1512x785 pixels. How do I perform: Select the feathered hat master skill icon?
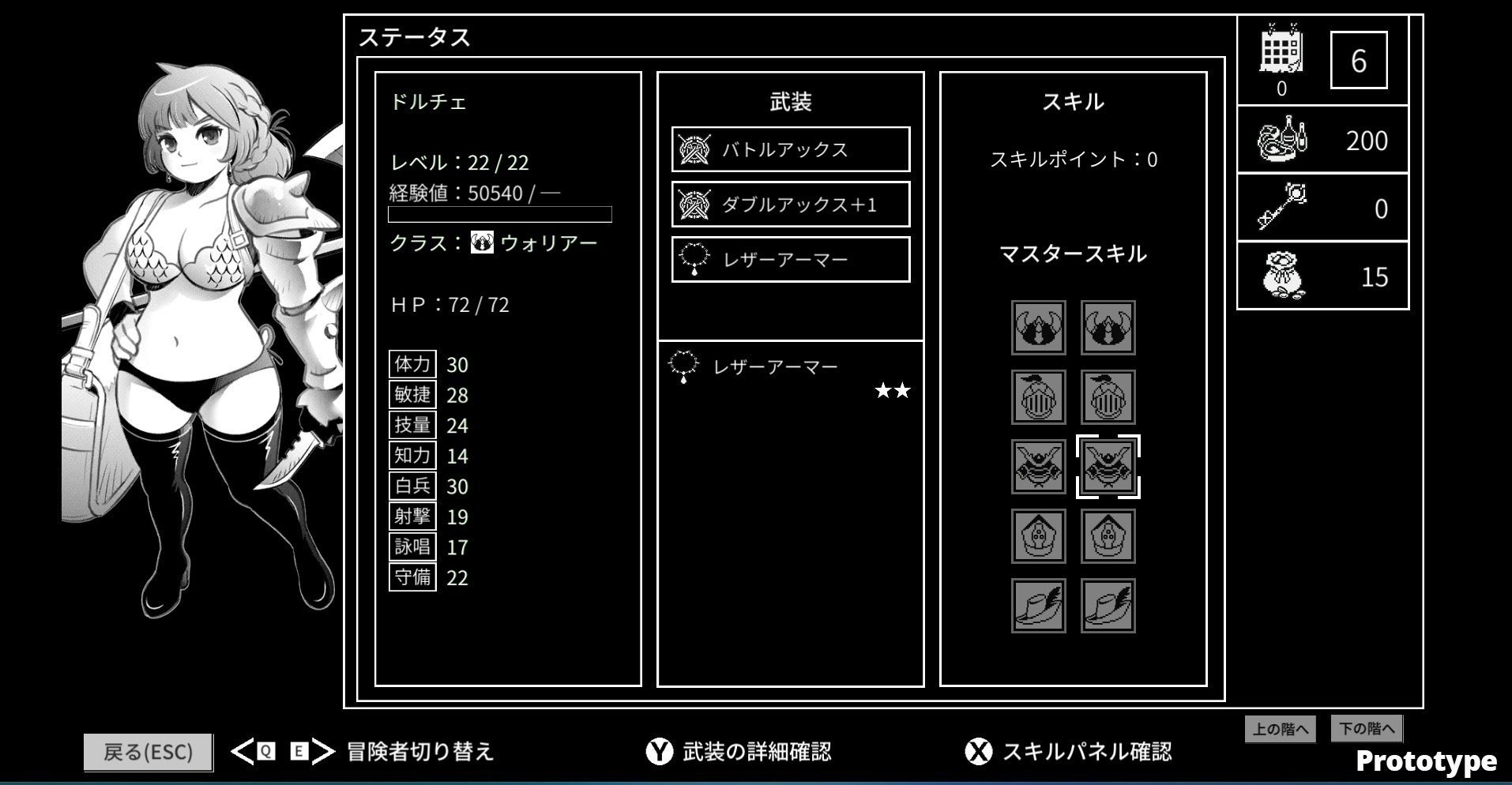1037,606
